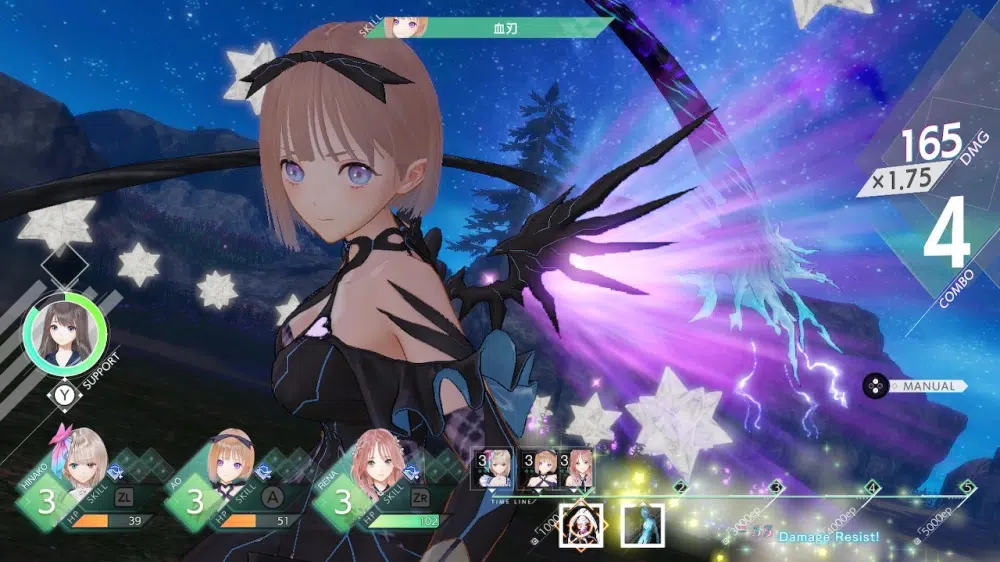Select the highlighted enemy icon on the timeline

point(579,523)
